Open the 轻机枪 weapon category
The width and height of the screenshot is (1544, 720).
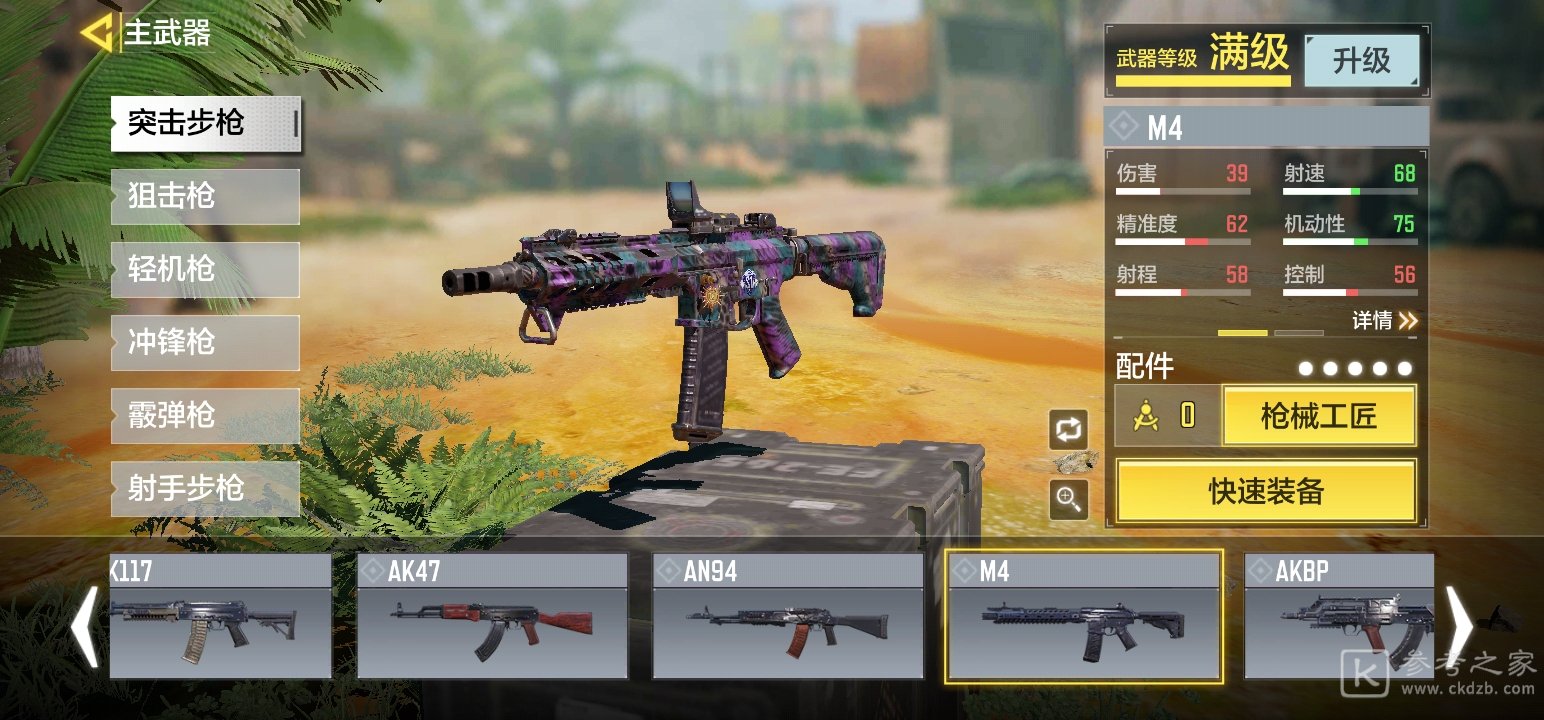[x=205, y=269]
